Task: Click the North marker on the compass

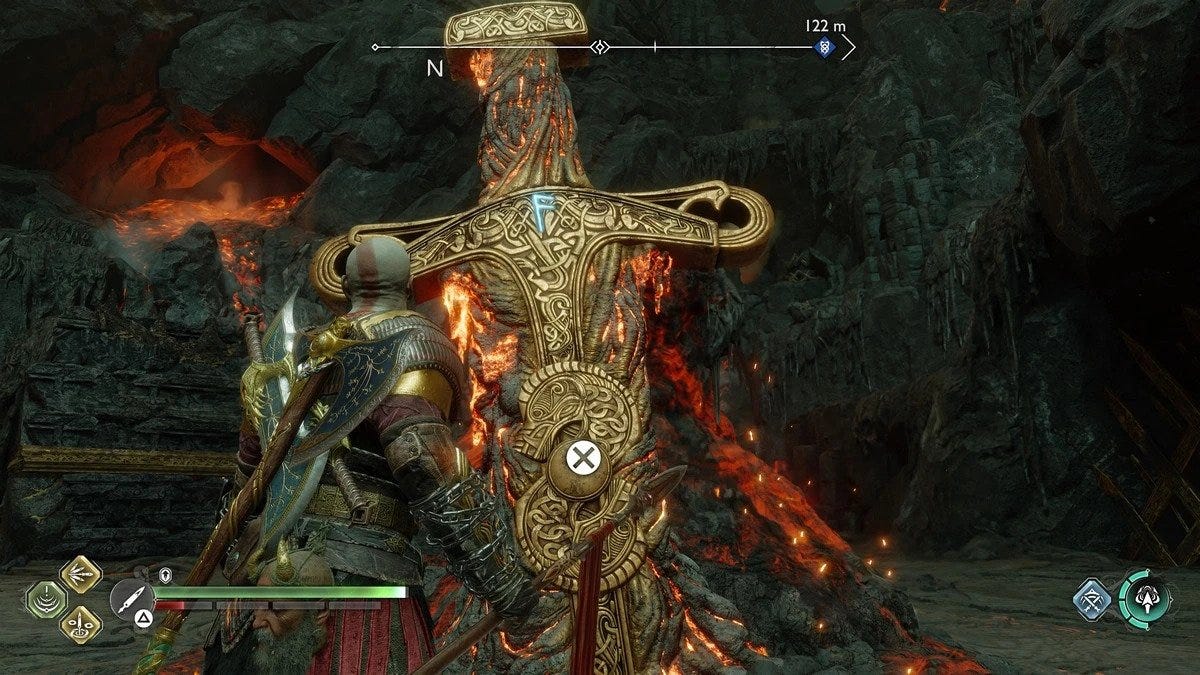Action: tap(435, 68)
